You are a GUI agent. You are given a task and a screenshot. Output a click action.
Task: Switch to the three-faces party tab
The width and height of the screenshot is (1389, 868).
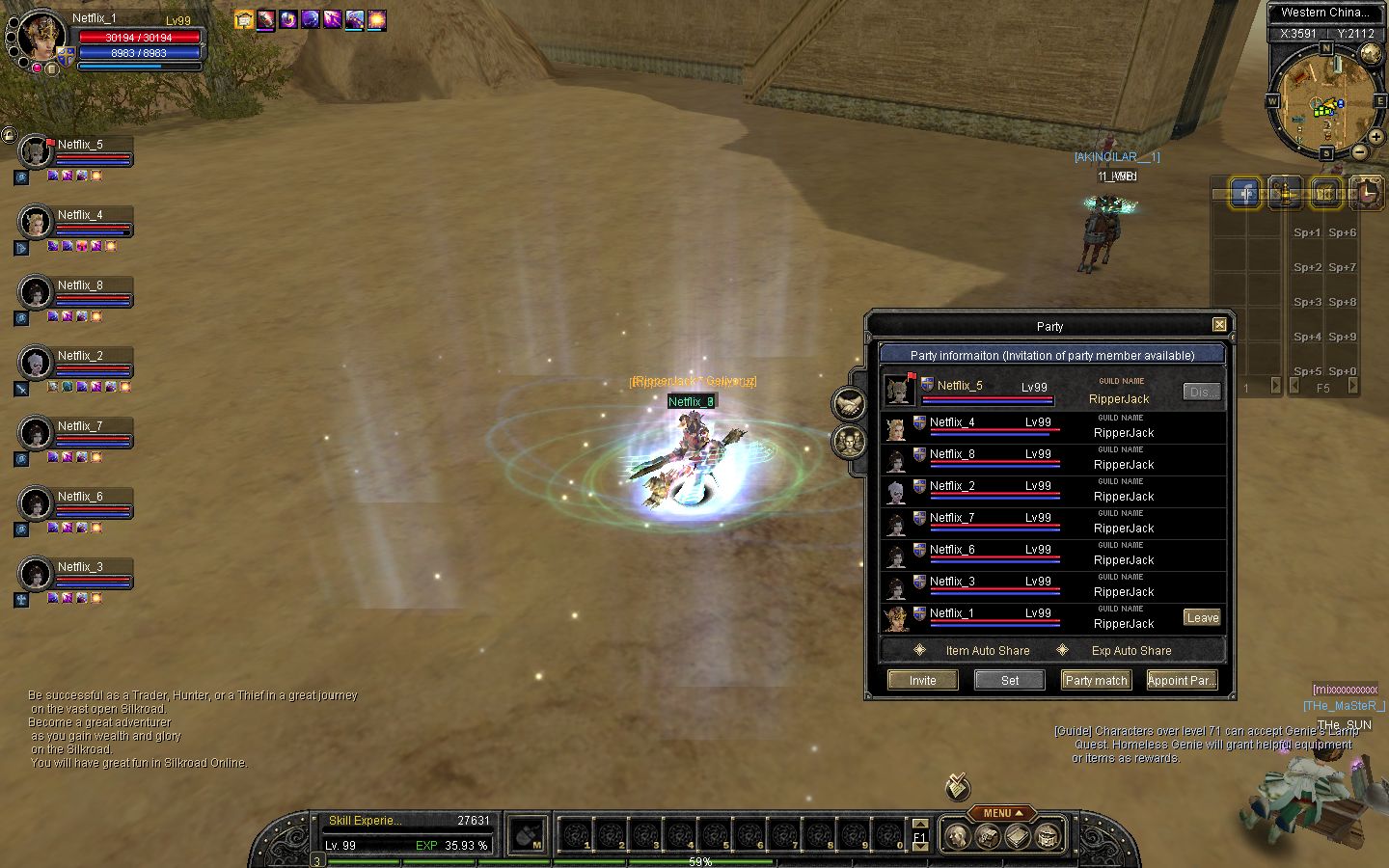click(x=849, y=442)
